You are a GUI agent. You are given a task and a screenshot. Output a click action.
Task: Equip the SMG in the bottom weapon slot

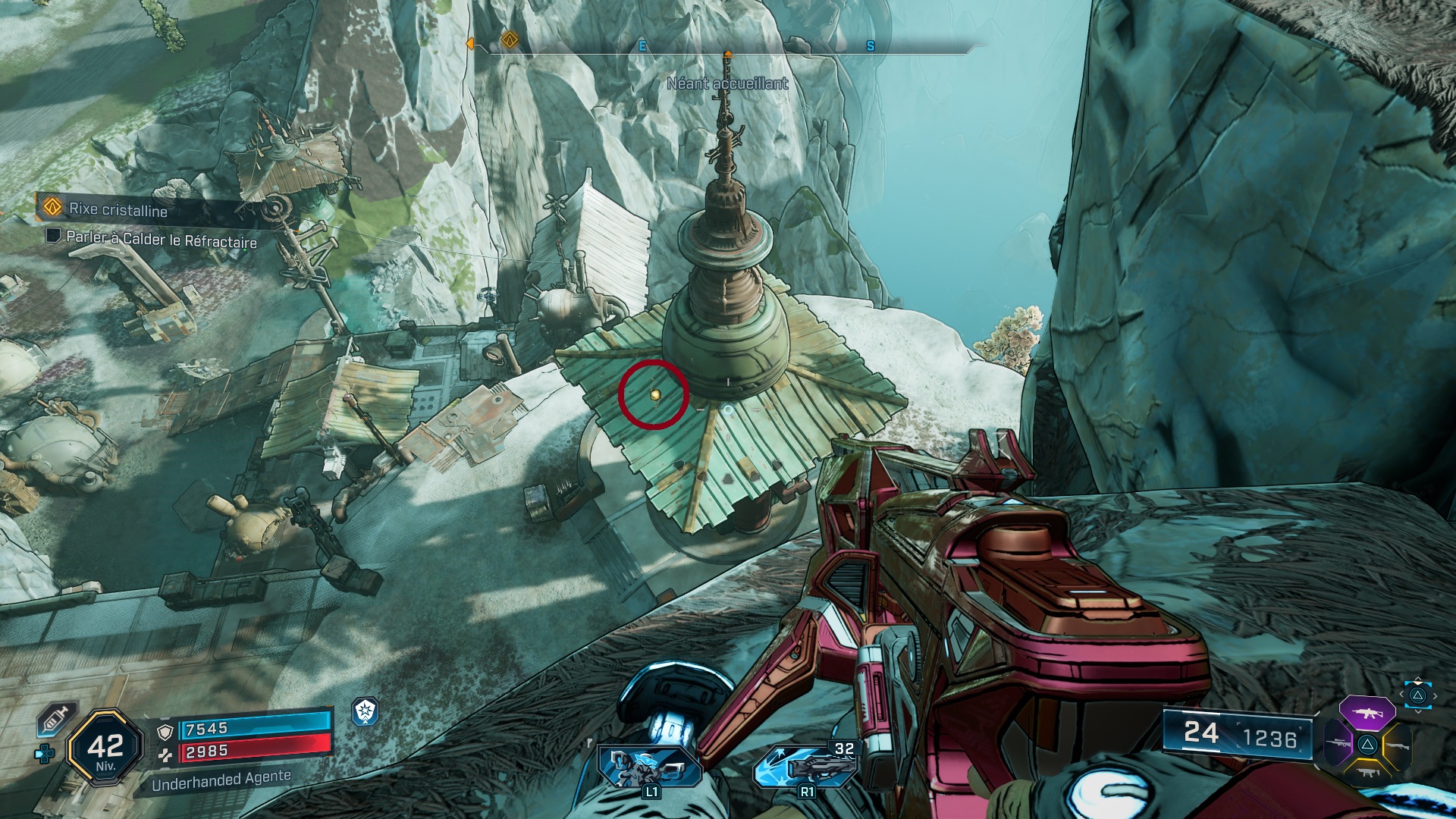click(1367, 773)
